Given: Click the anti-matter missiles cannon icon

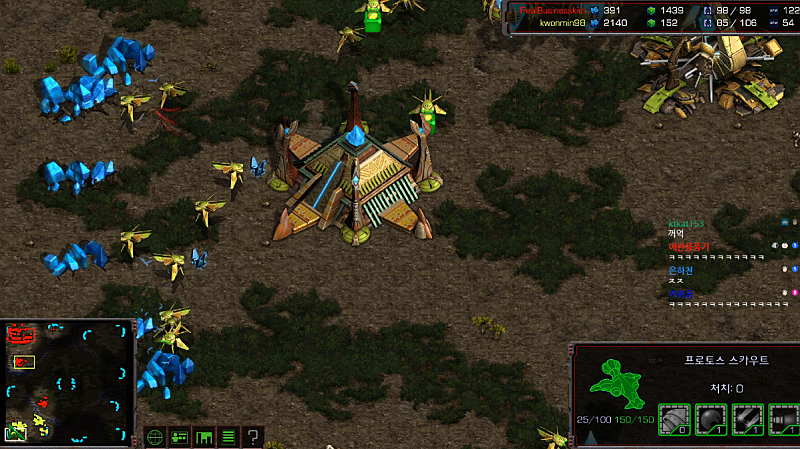Looking at the screenshot, I should (784, 418).
